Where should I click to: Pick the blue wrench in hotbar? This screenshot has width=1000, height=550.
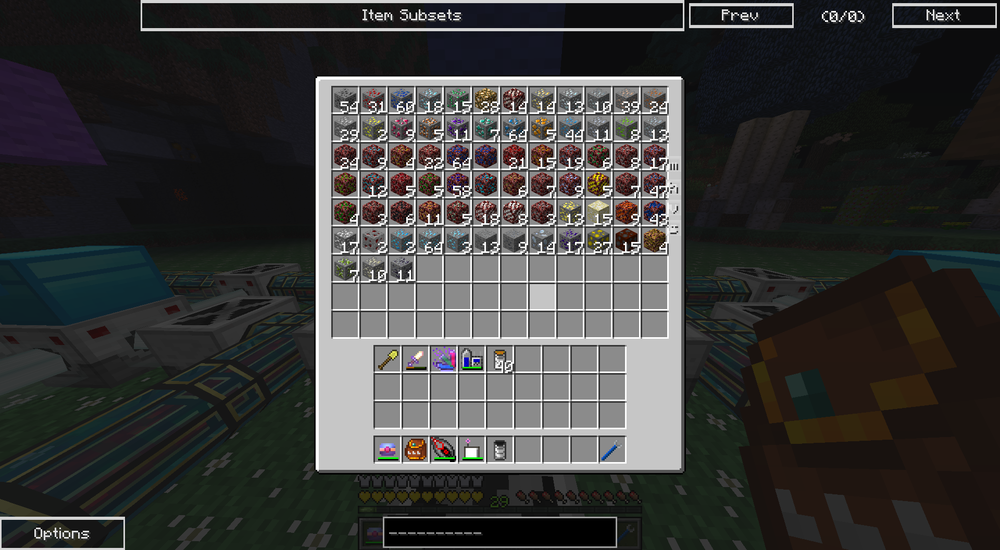pyautogui.click(x=612, y=449)
